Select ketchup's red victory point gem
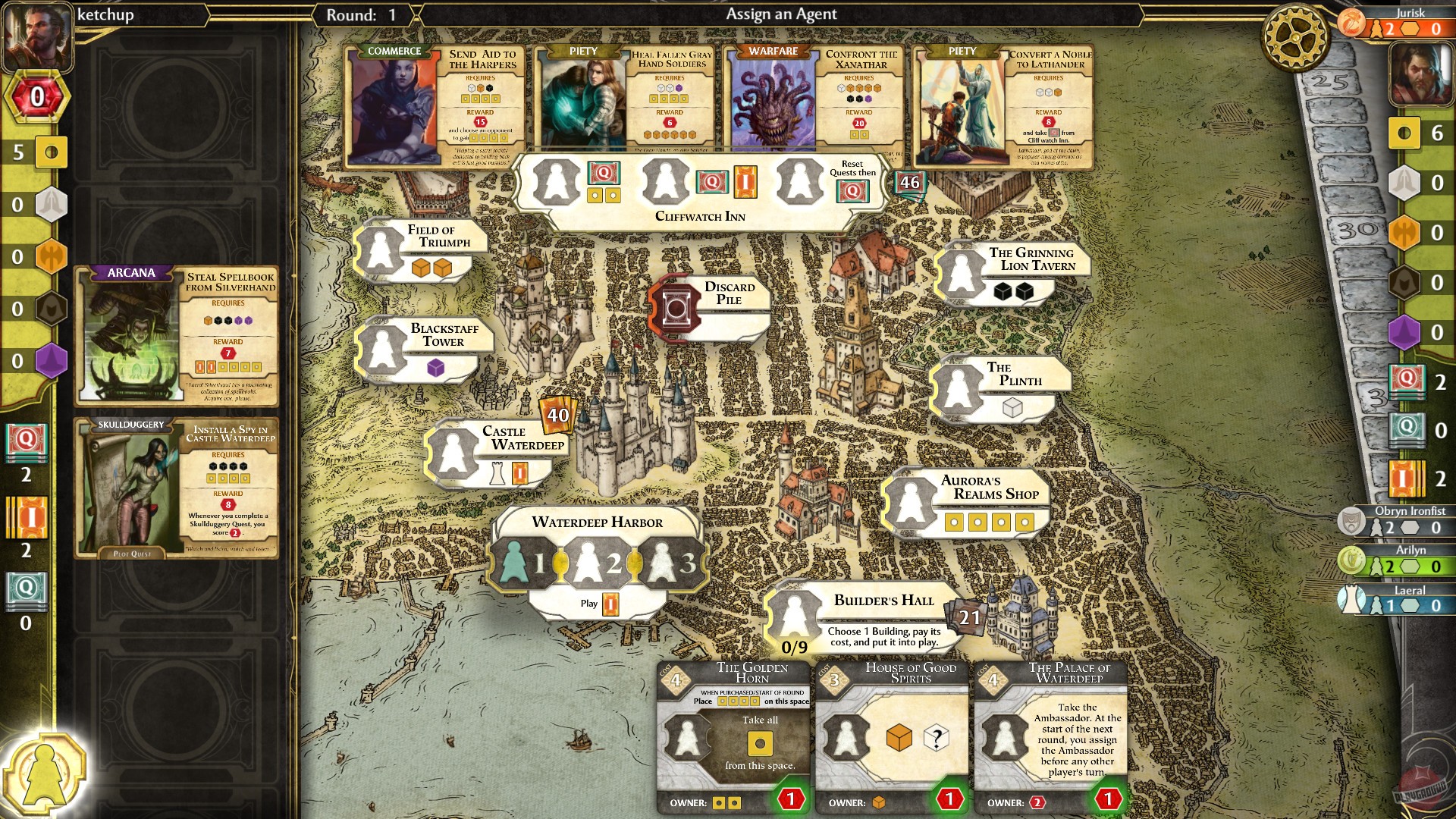The width and height of the screenshot is (1456, 819). tap(36, 96)
